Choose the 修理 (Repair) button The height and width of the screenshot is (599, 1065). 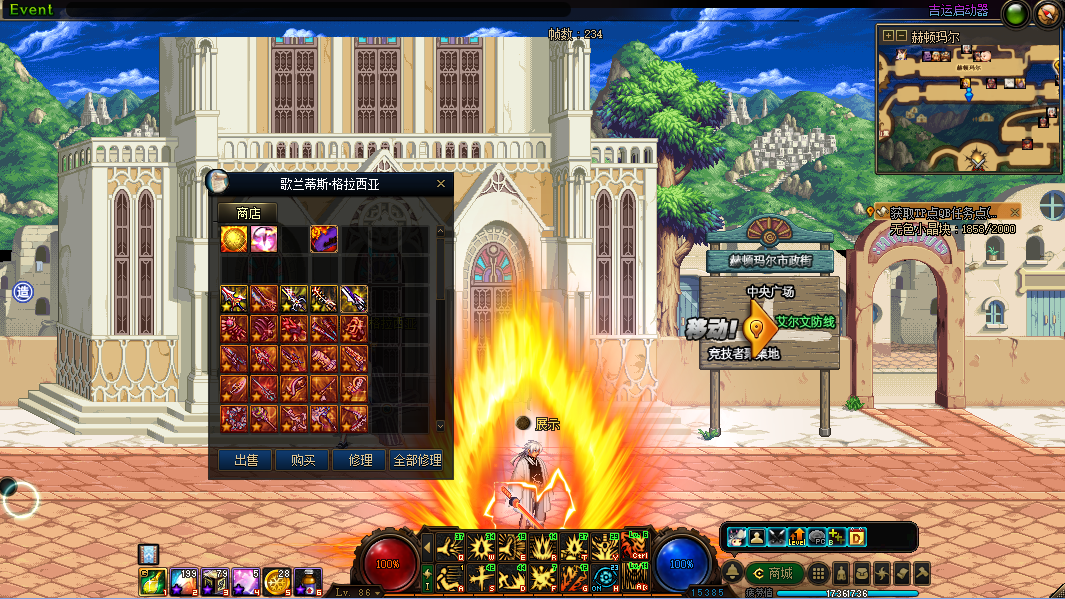click(x=360, y=460)
